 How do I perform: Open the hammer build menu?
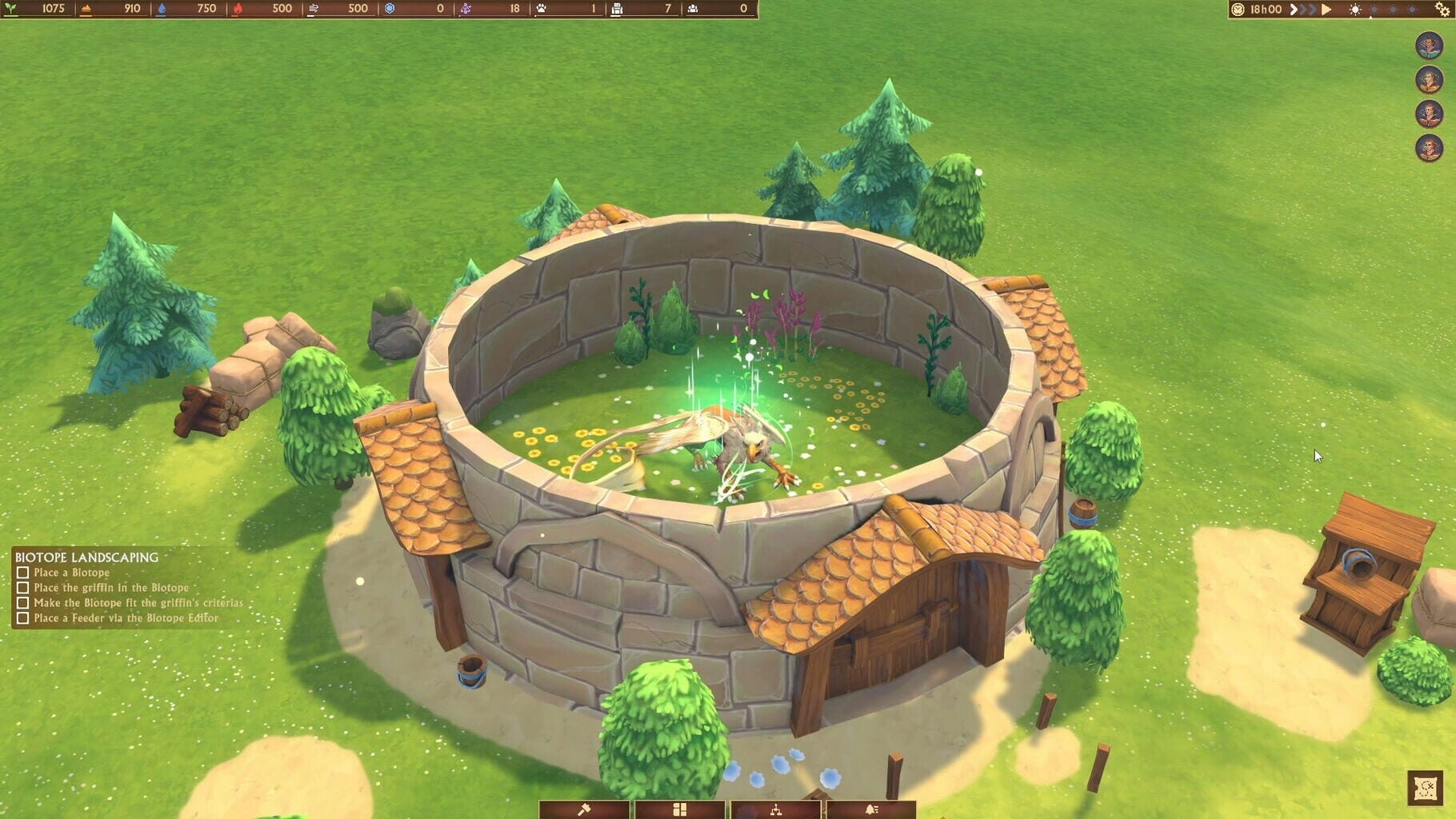pyautogui.click(x=584, y=809)
